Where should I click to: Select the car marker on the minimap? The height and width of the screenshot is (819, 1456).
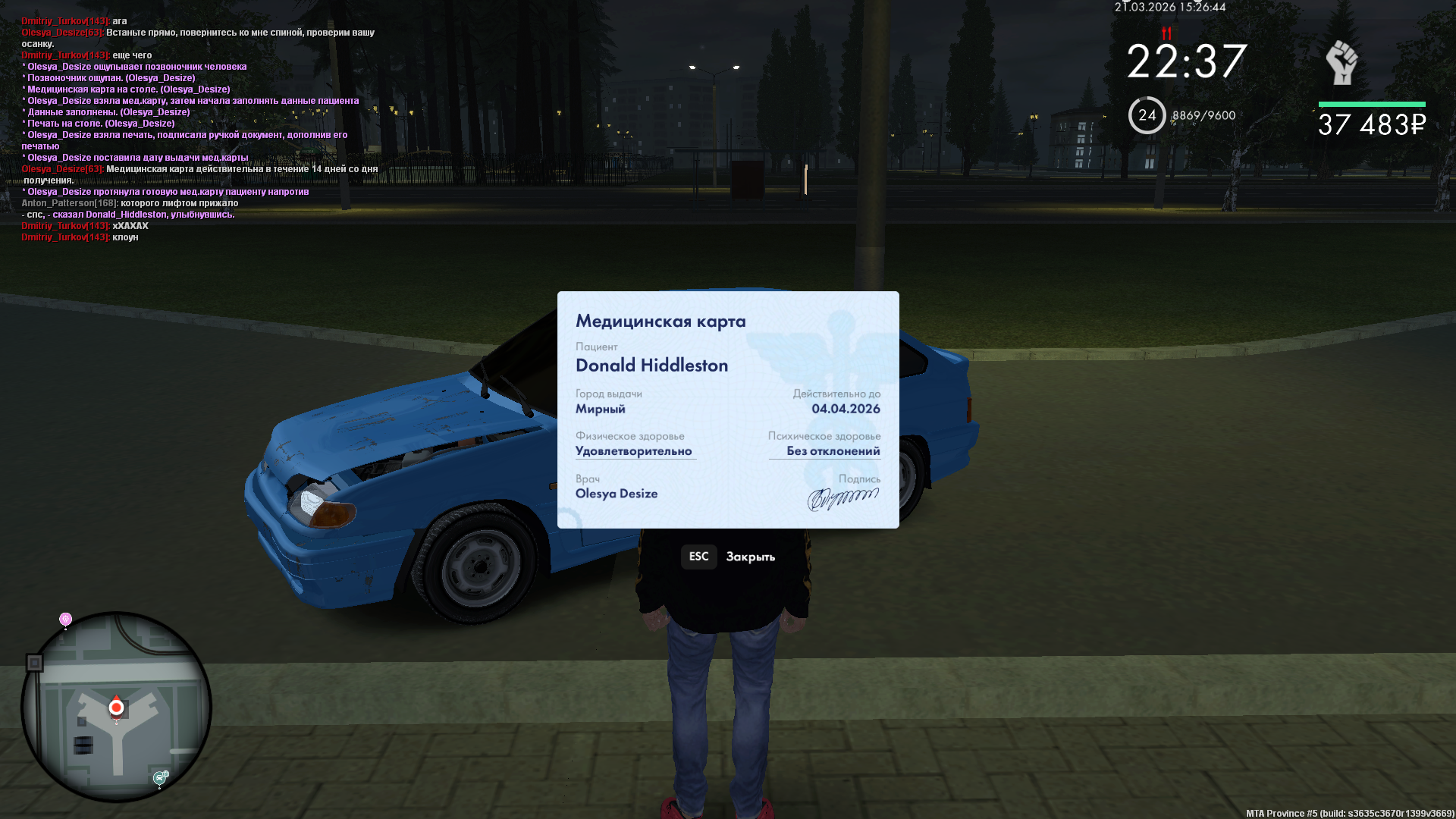(x=160, y=777)
